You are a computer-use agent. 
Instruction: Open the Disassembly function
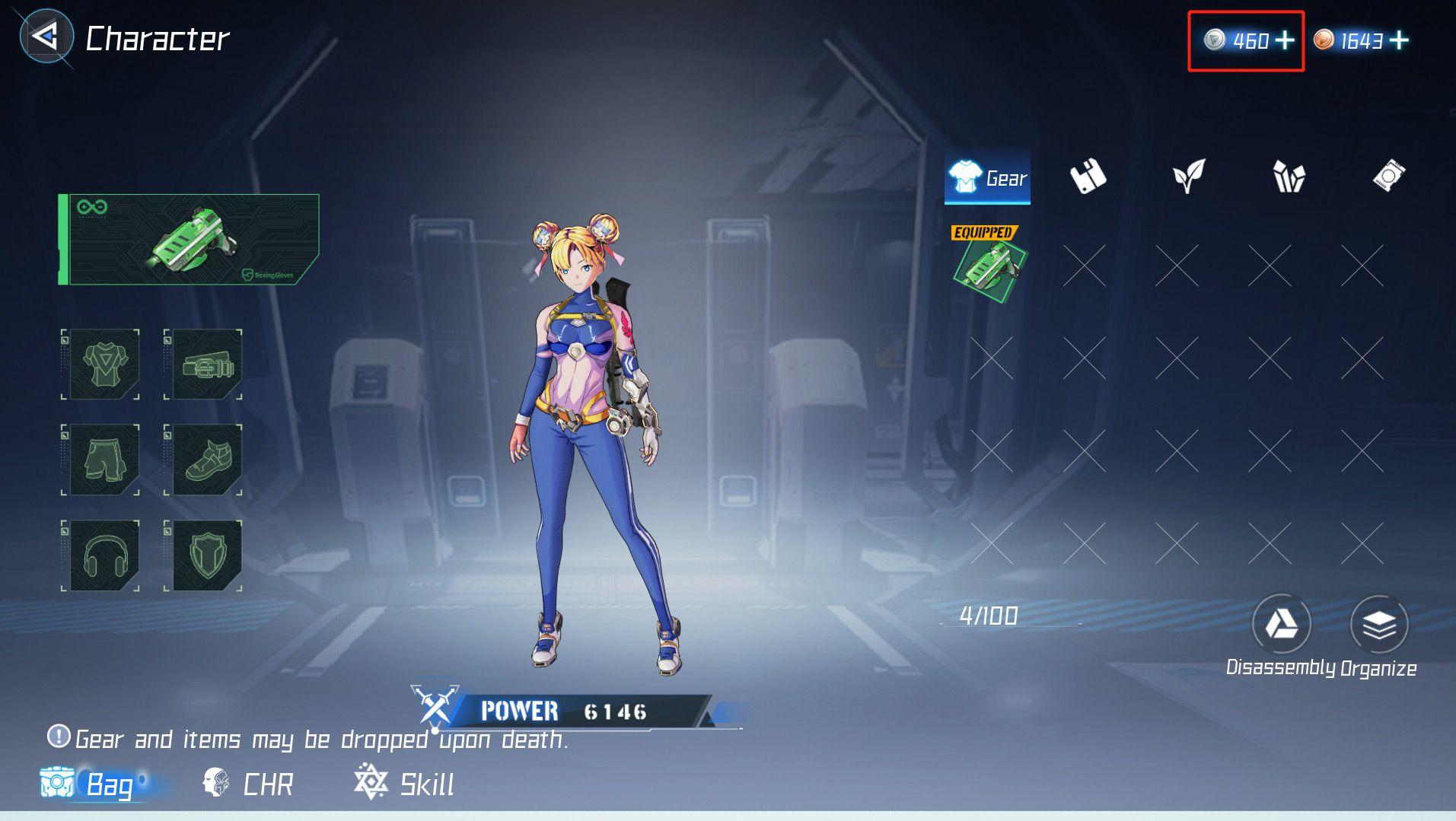[1281, 625]
